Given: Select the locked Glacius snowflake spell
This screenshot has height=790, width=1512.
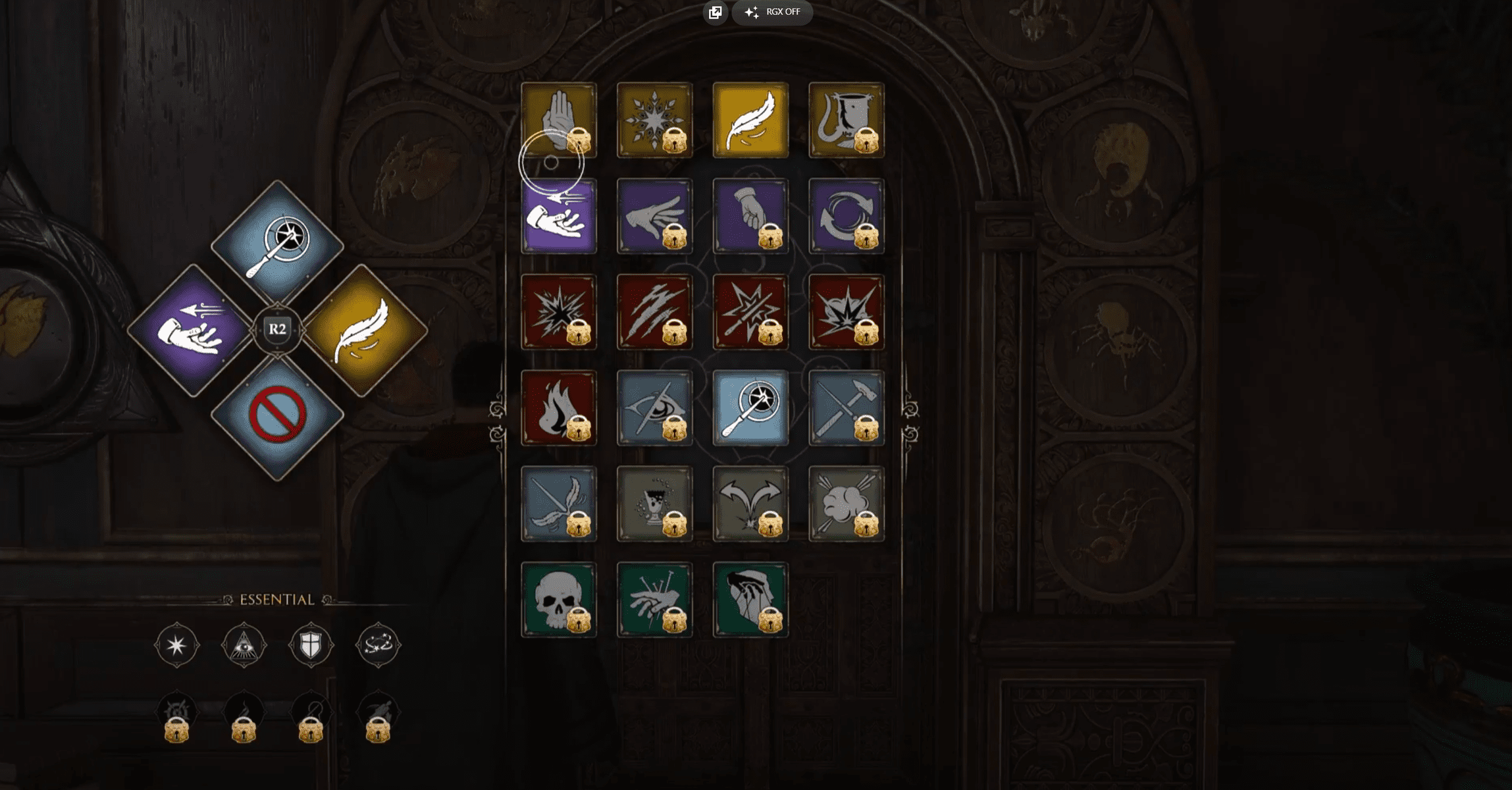Looking at the screenshot, I should click(654, 120).
